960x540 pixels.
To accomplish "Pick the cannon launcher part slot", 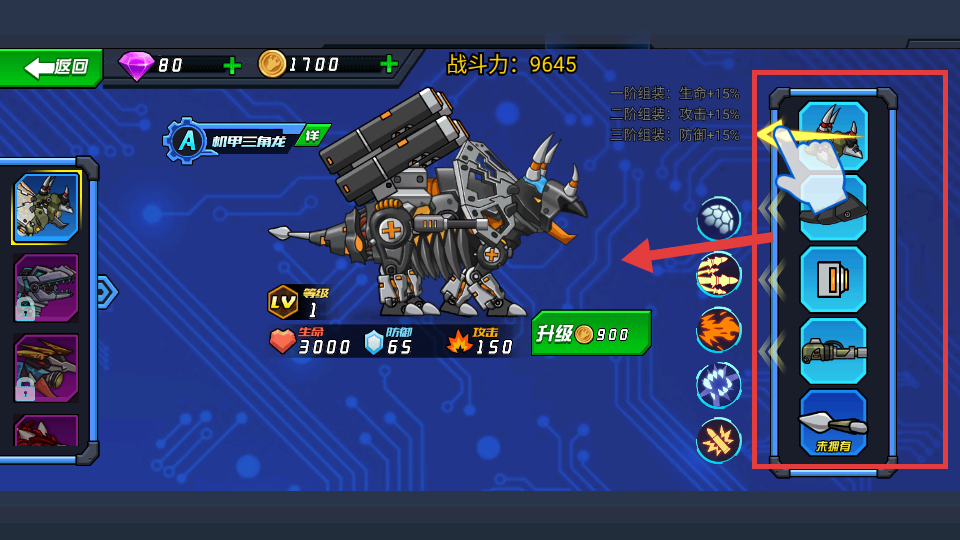I will 833,351.
